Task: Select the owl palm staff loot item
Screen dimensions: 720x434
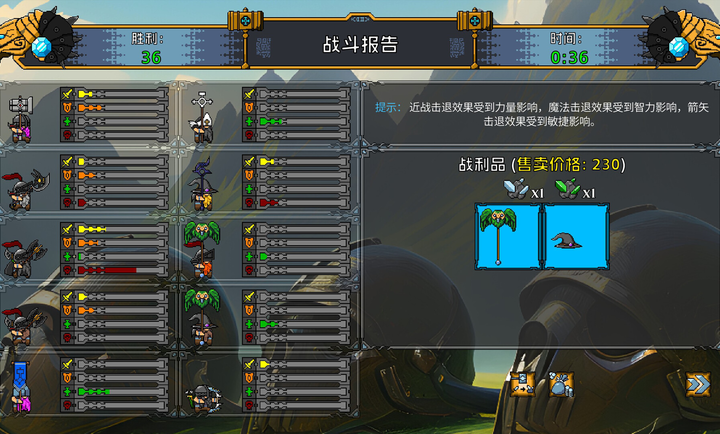Action: [508, 236]
